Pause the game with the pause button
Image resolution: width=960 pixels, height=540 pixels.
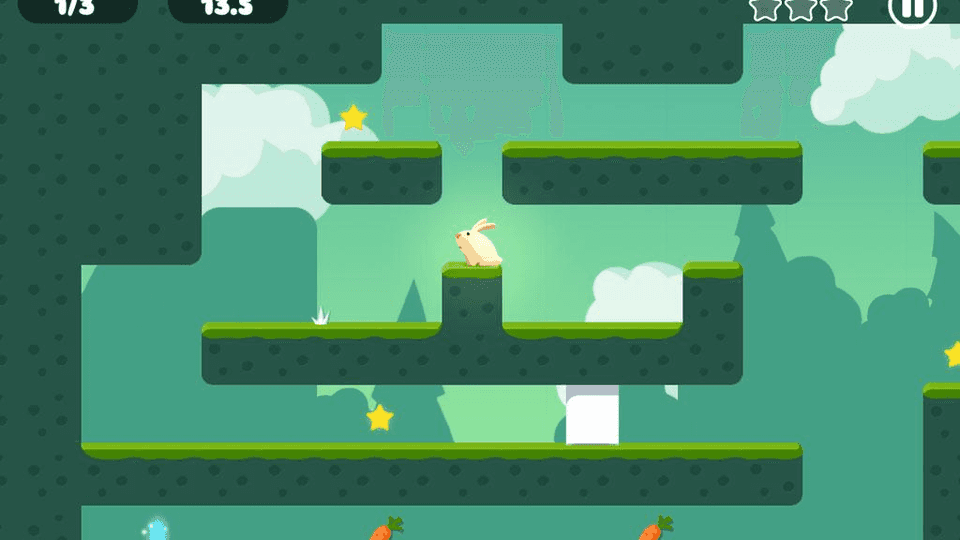click(x=912, y=8)
